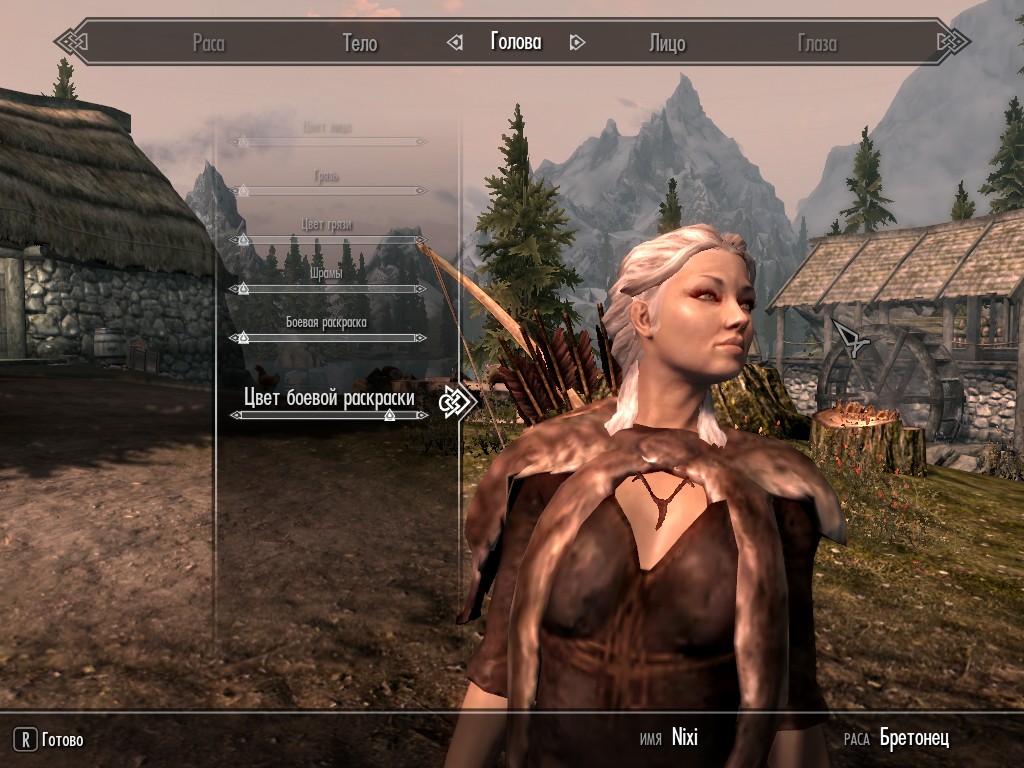Click the right arrow beside Голова

(x=576, y=42)
